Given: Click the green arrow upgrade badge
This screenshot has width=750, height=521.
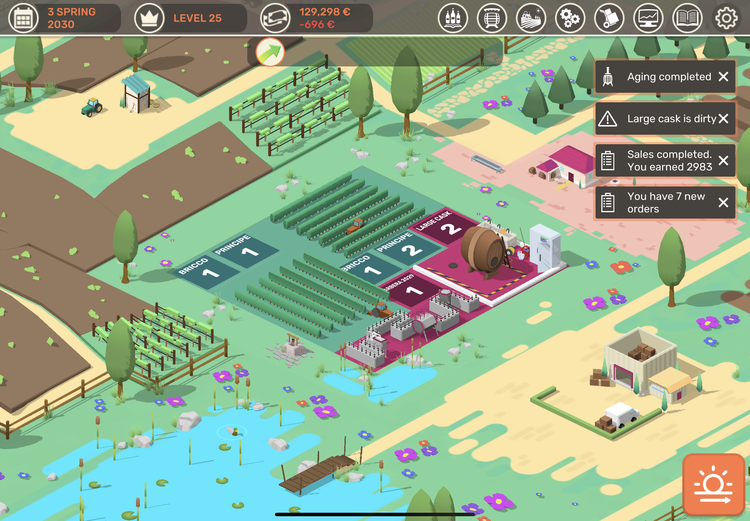Looking at the screenshot, I should pyautogui.click(x=270, y=52).
